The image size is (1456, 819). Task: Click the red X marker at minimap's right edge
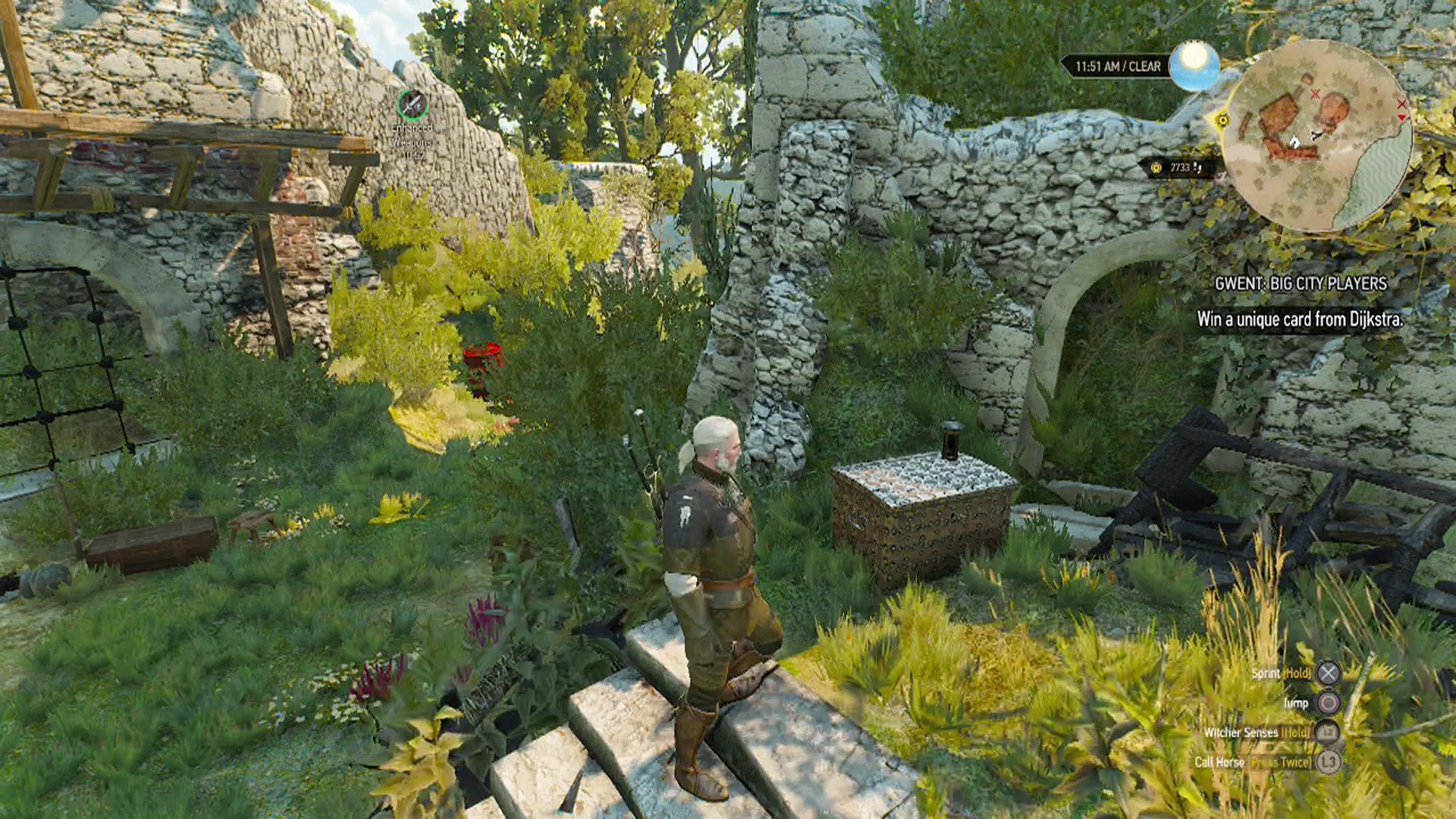[1402, 104]
